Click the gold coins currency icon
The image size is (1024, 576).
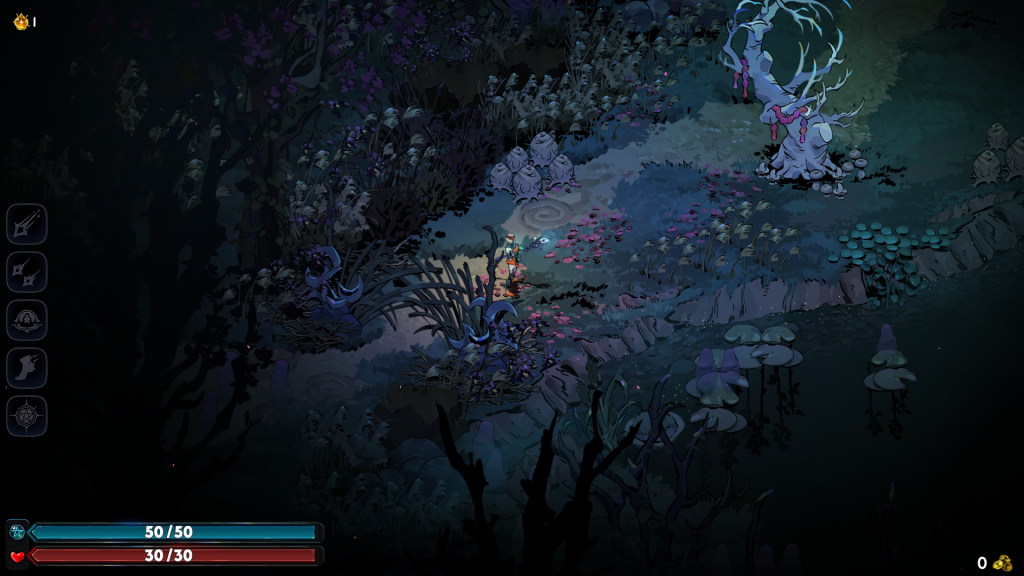point(1002,563)
